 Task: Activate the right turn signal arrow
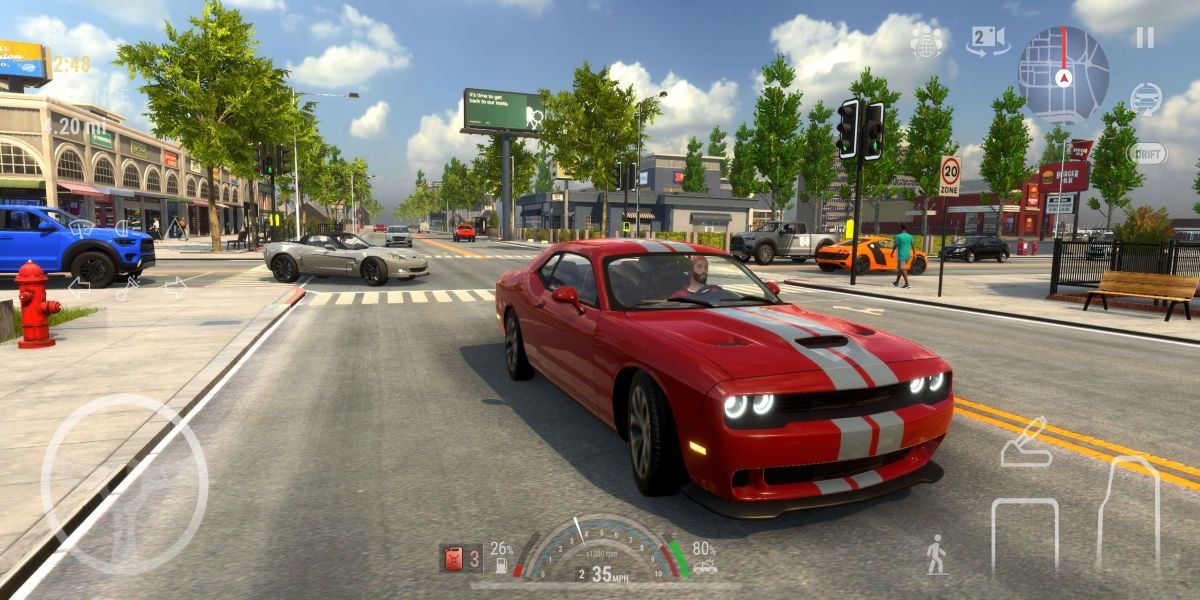click(x=176, y=287)
